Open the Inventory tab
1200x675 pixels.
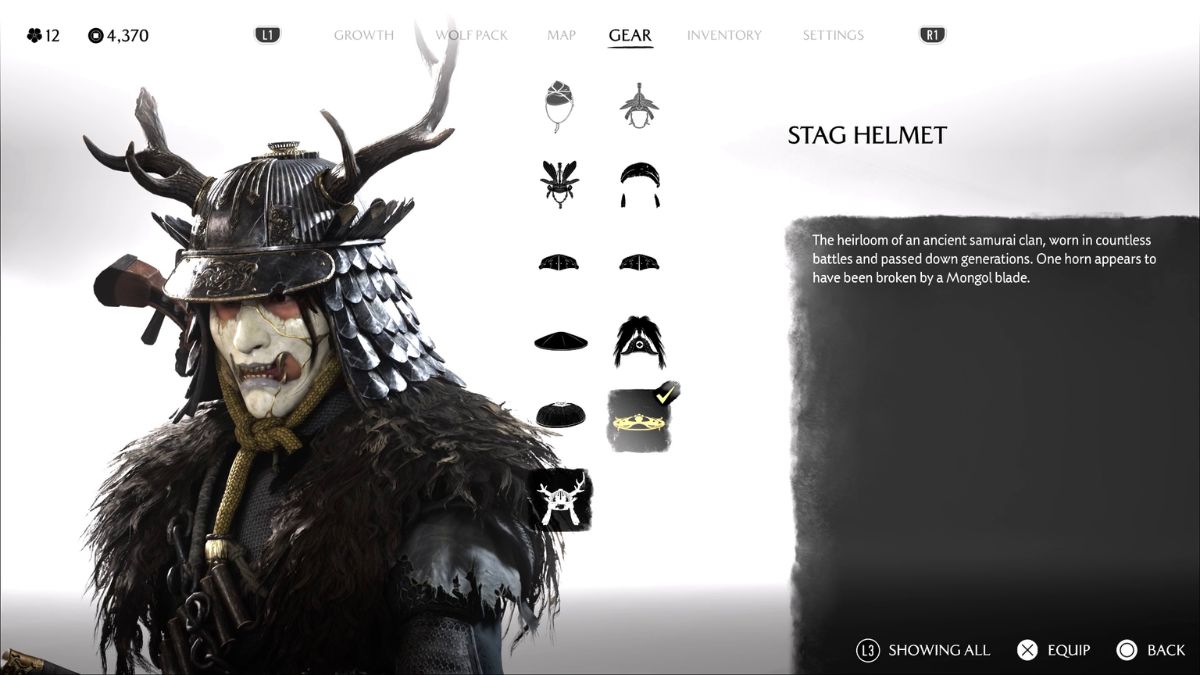[x=724, y=35]
